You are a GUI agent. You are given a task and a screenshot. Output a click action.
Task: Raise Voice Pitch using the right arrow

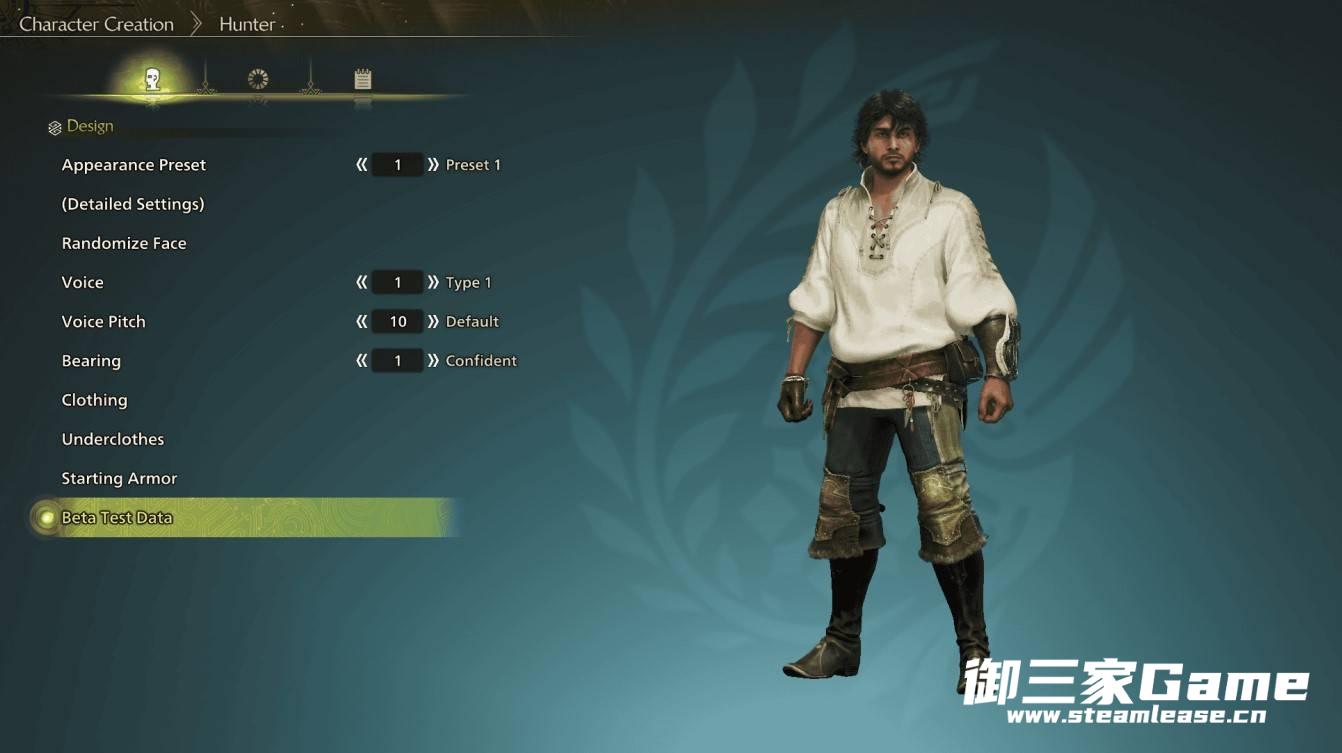coord(433,321)
